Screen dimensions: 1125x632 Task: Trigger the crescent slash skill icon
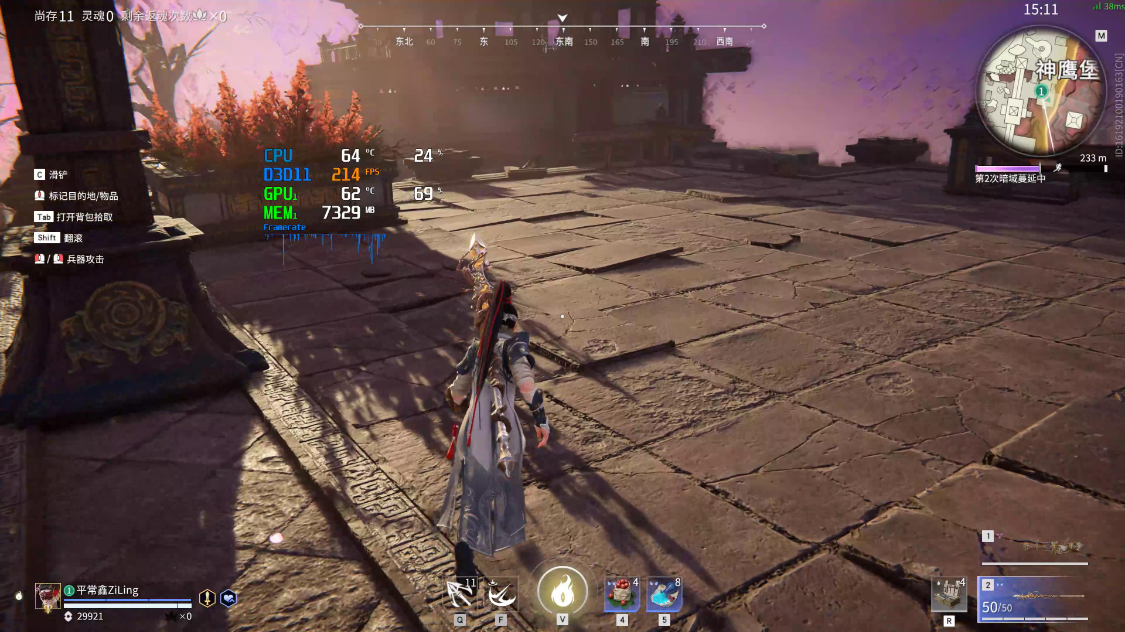(x=502, y=594)
